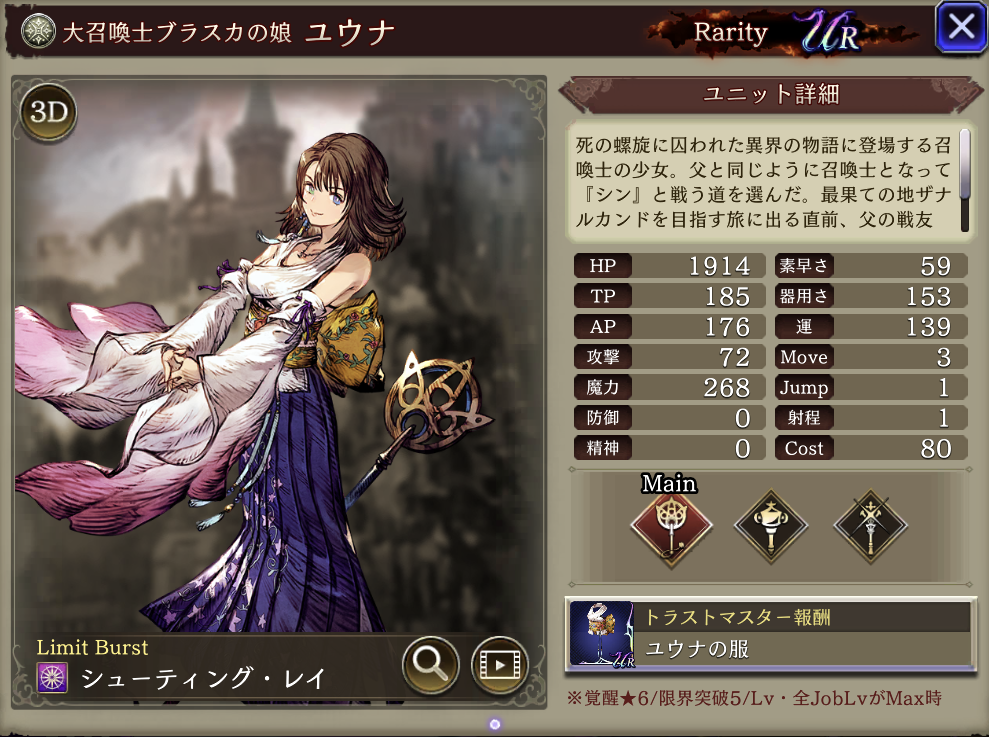The image size is (989, 737).
Task: Close the unit details window
Action: 960,28
